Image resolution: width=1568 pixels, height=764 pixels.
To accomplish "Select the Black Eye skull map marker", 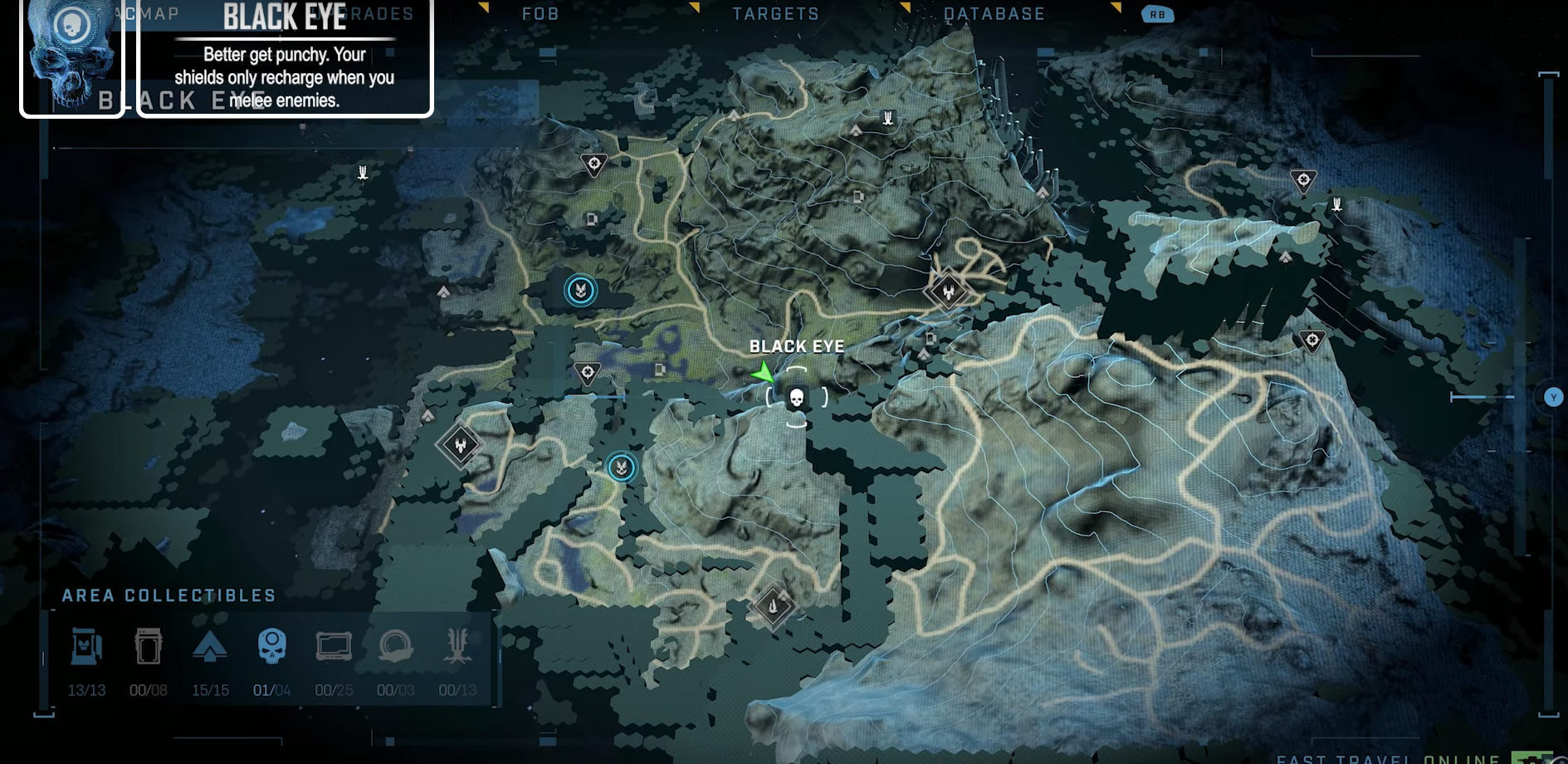I will pyautogui.click(x=796, y=399).
